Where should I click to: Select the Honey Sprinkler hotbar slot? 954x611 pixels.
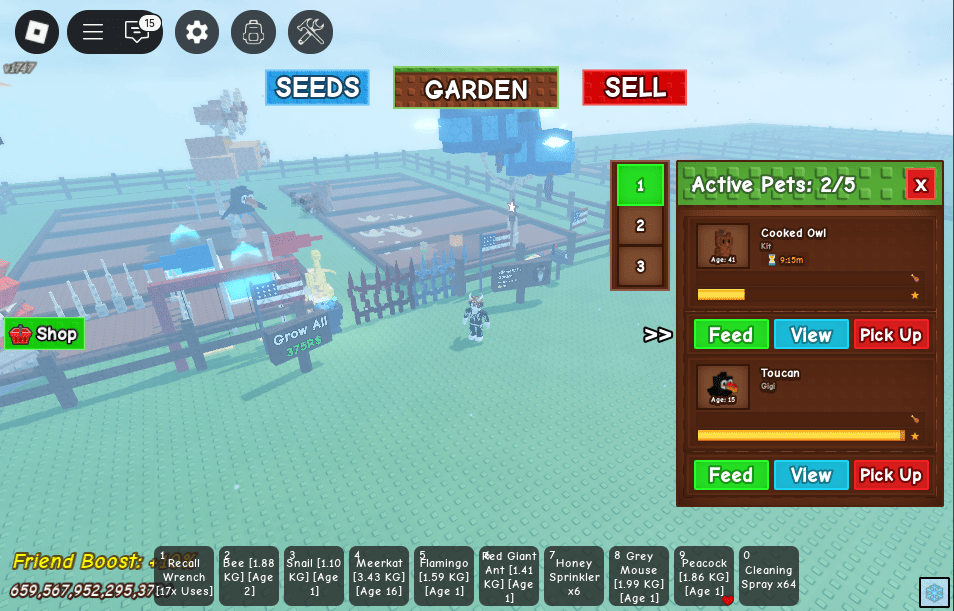tap(574, 576)
